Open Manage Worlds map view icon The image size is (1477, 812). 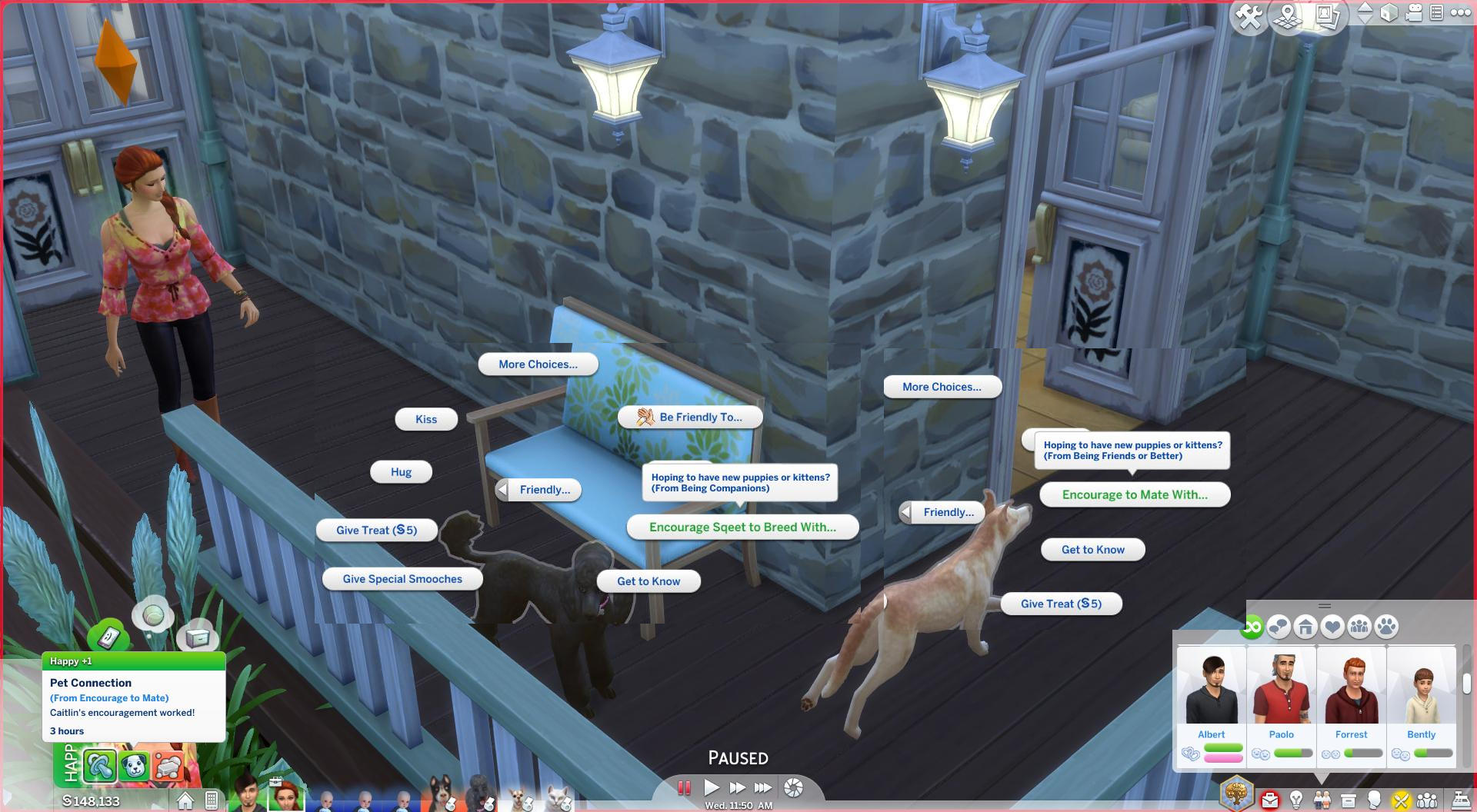coord(1287,15)
